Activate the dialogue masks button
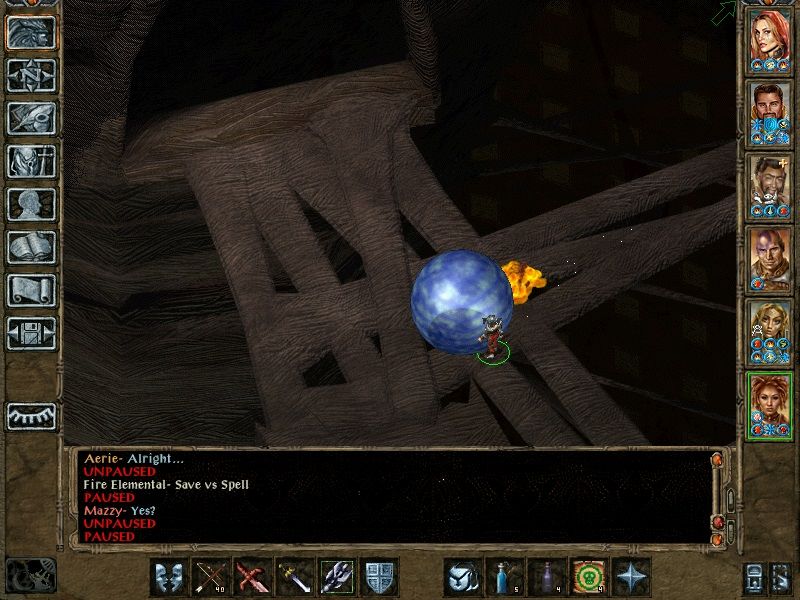 (x=168, y=578)
